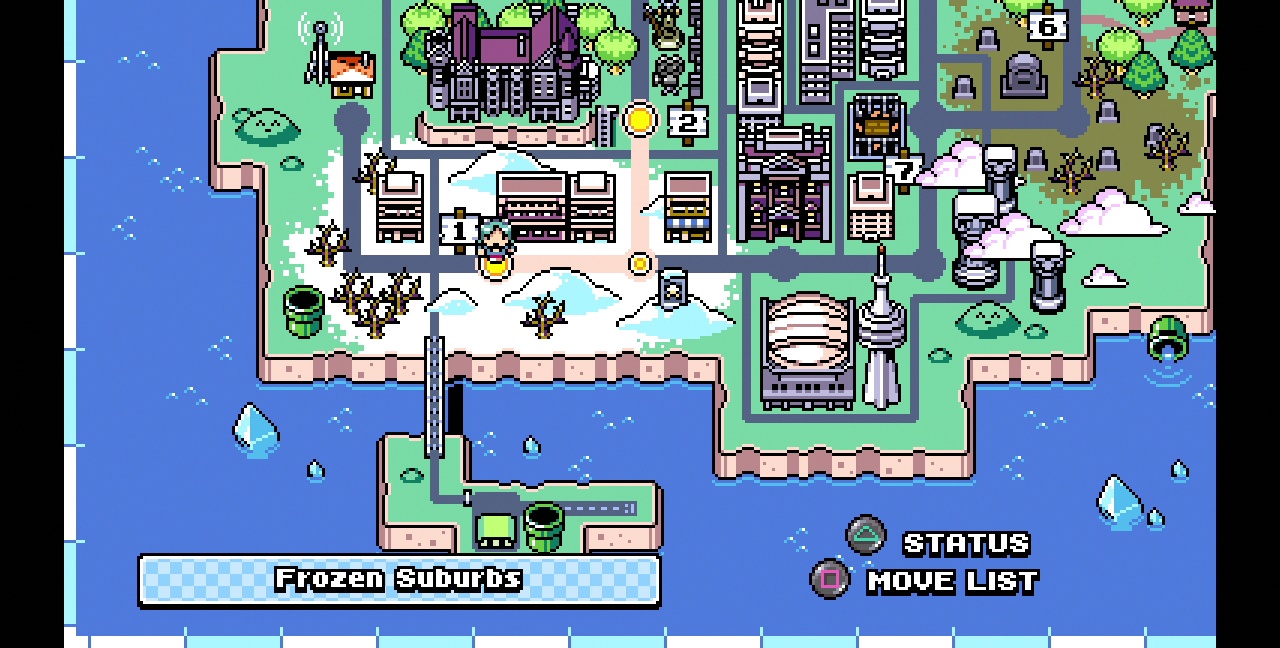Choose the level 2 map marker
The image size is (1280, 648).
coord(687,123)
